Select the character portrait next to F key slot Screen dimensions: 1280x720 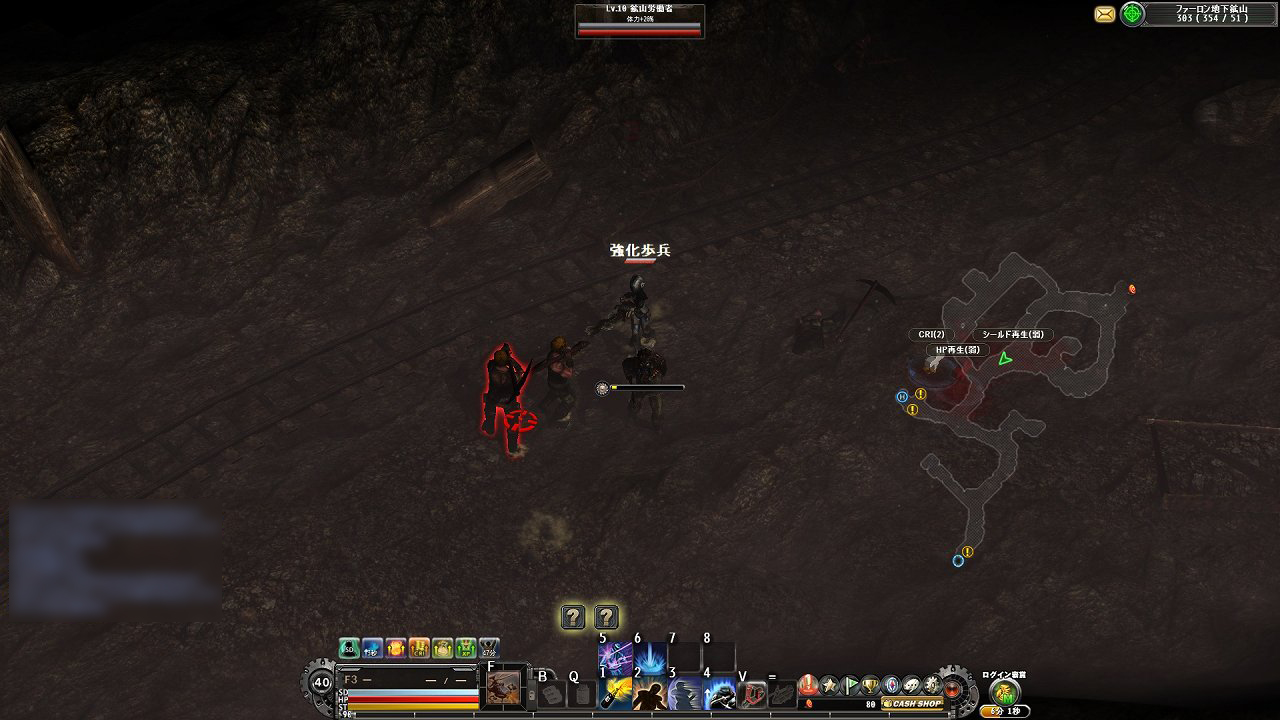(x=502, y=688)
